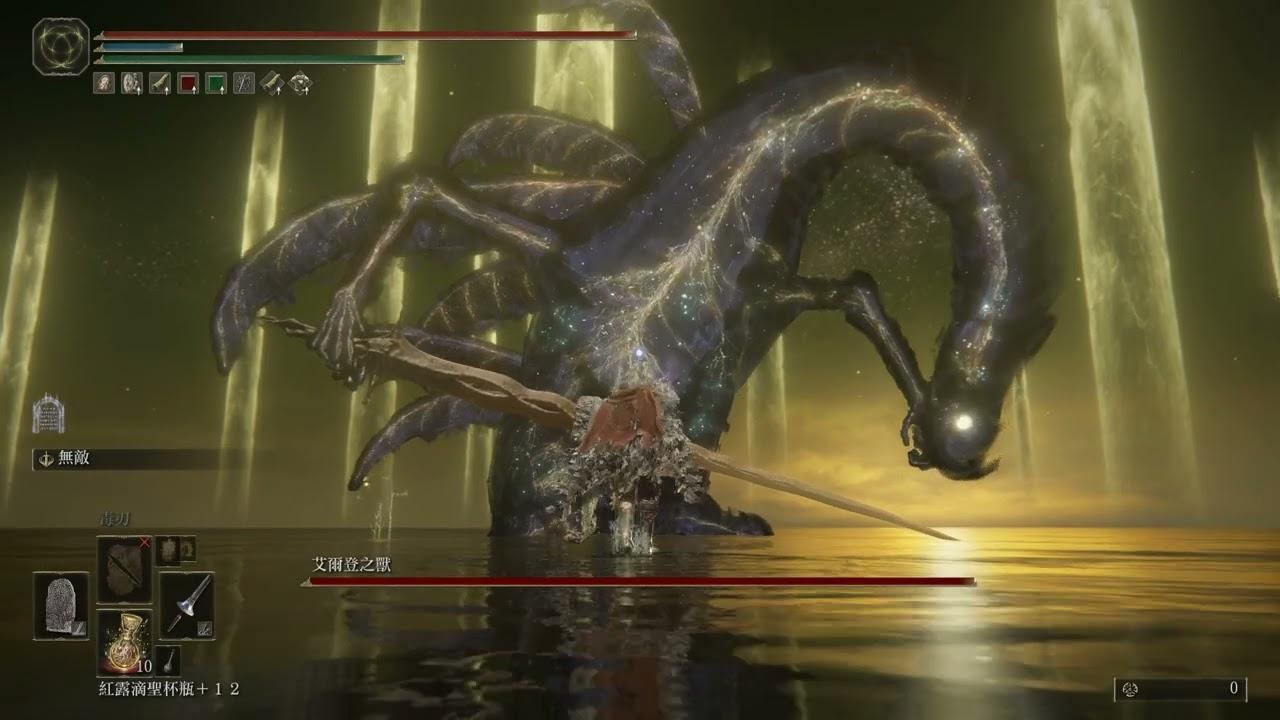1280x720 pixels.
Task: Click the summoning gravestone icon
Action: [47, 412]
